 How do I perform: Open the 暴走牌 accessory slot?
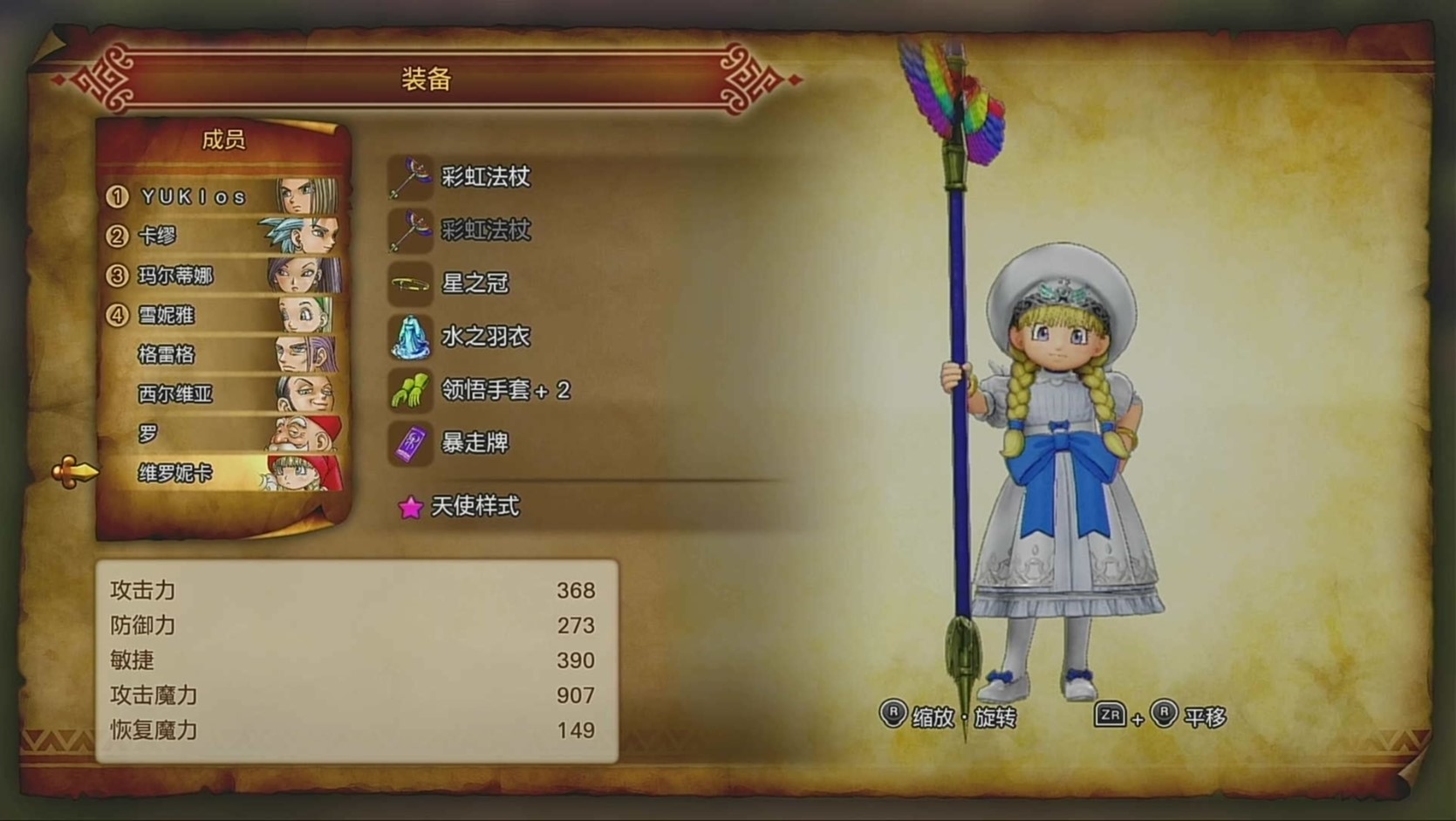point(475,443)
